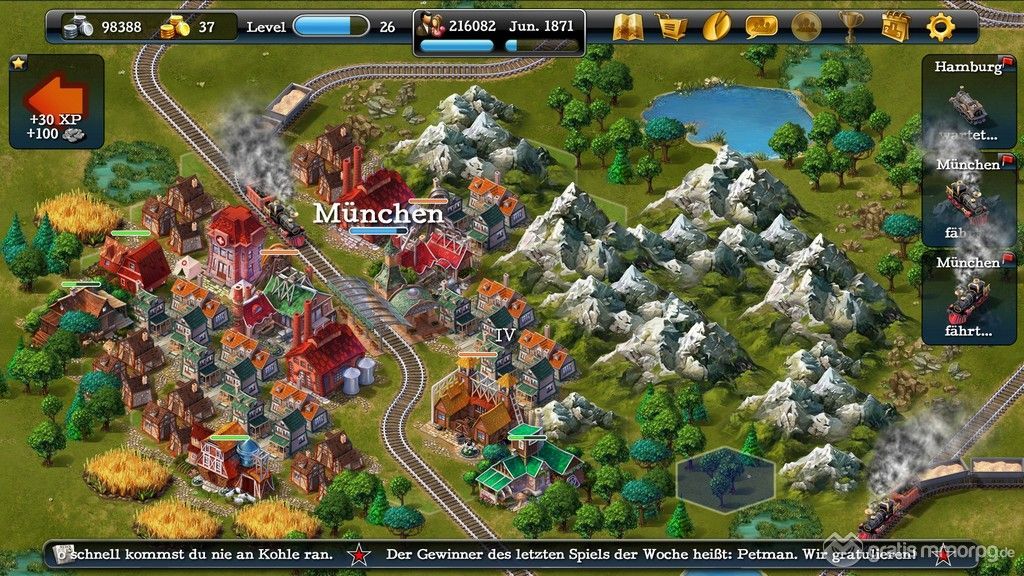The height and width of the screenshot is (576, 1024).
Task: Open the gear settings menu
Action: tap(941, 26)
